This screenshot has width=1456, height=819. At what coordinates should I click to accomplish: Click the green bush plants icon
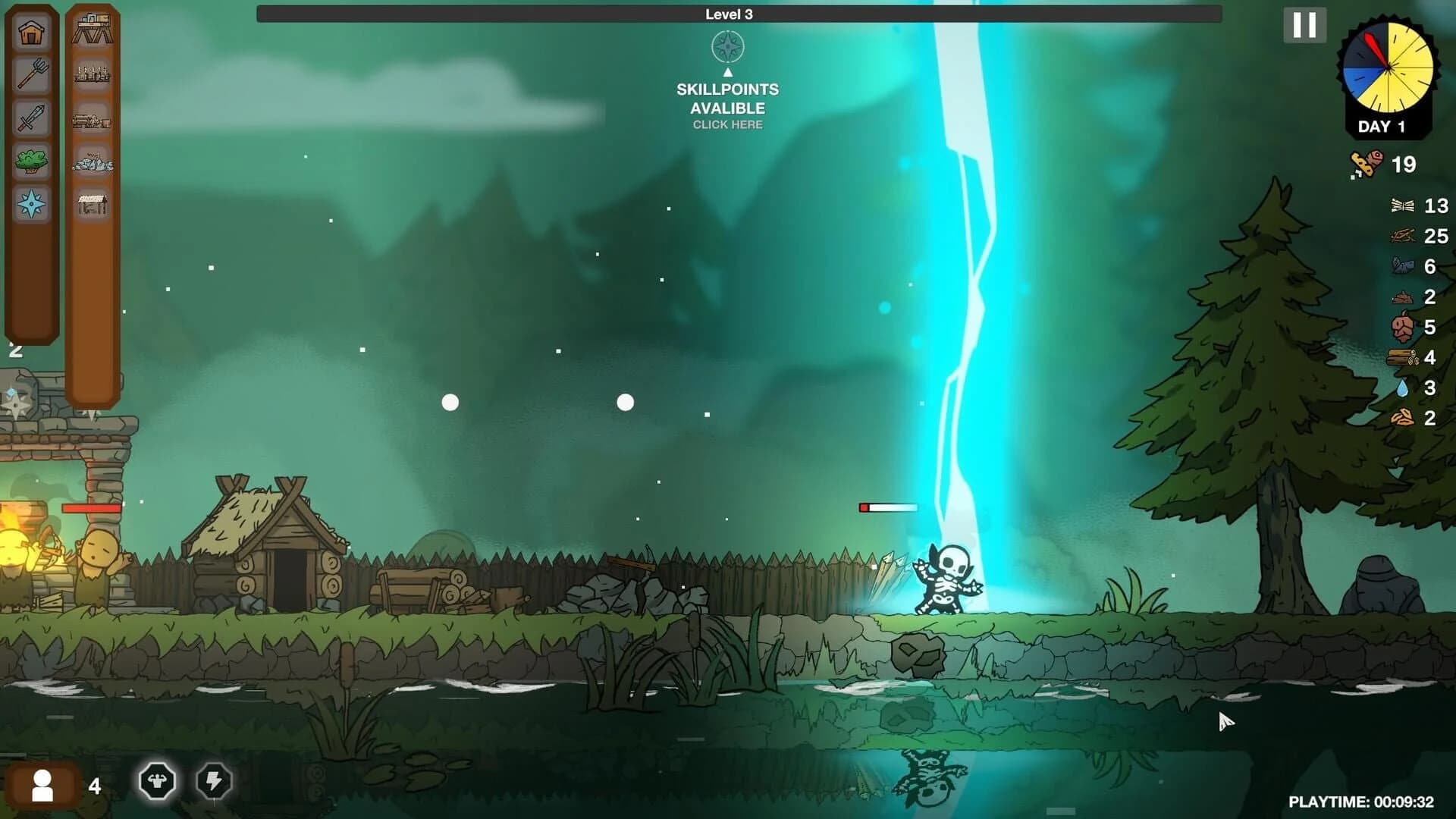point(30,160)
